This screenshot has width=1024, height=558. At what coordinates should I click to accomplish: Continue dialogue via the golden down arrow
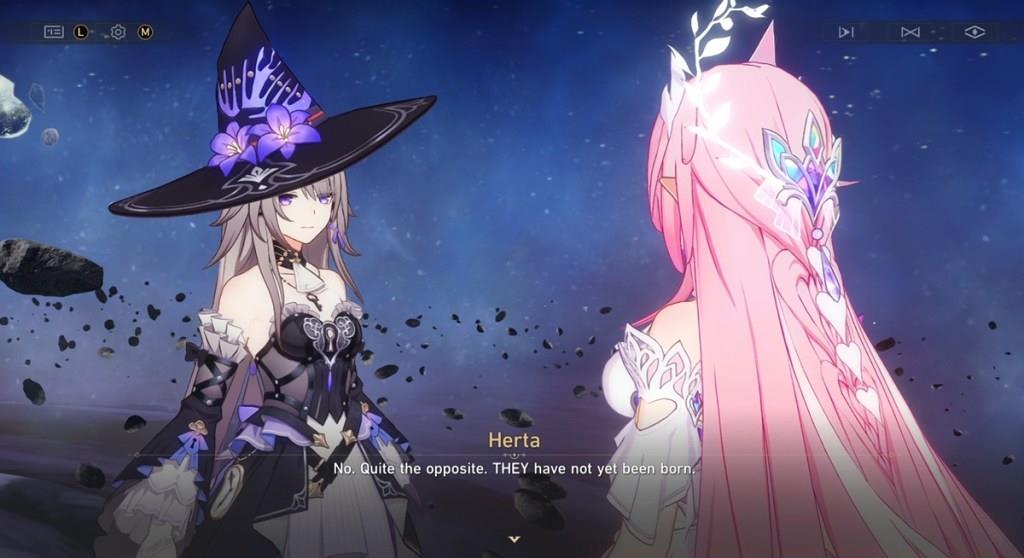pyautogui.click(x=514, y=539)
